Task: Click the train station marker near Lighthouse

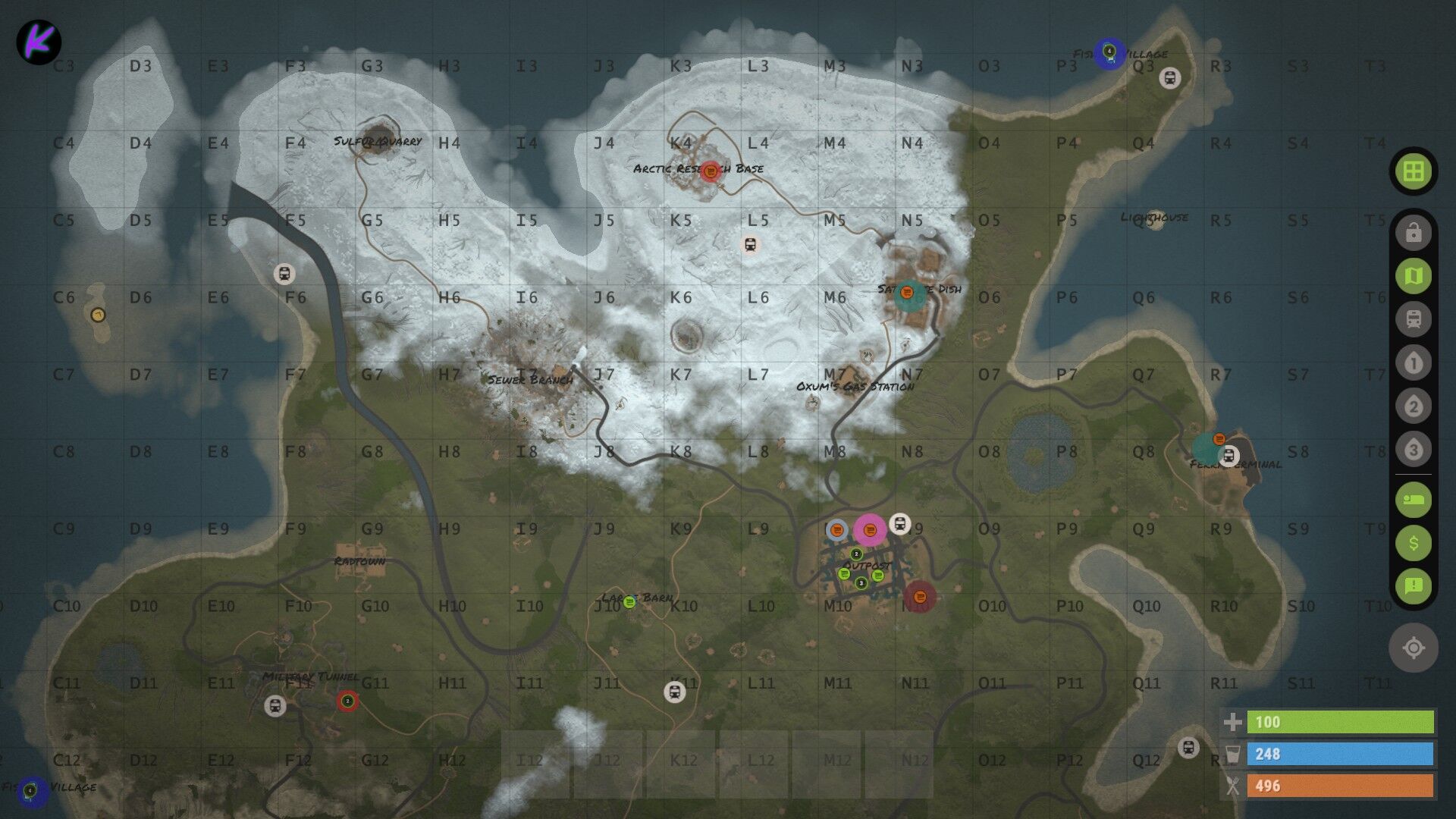Action: coord(1170,78)
